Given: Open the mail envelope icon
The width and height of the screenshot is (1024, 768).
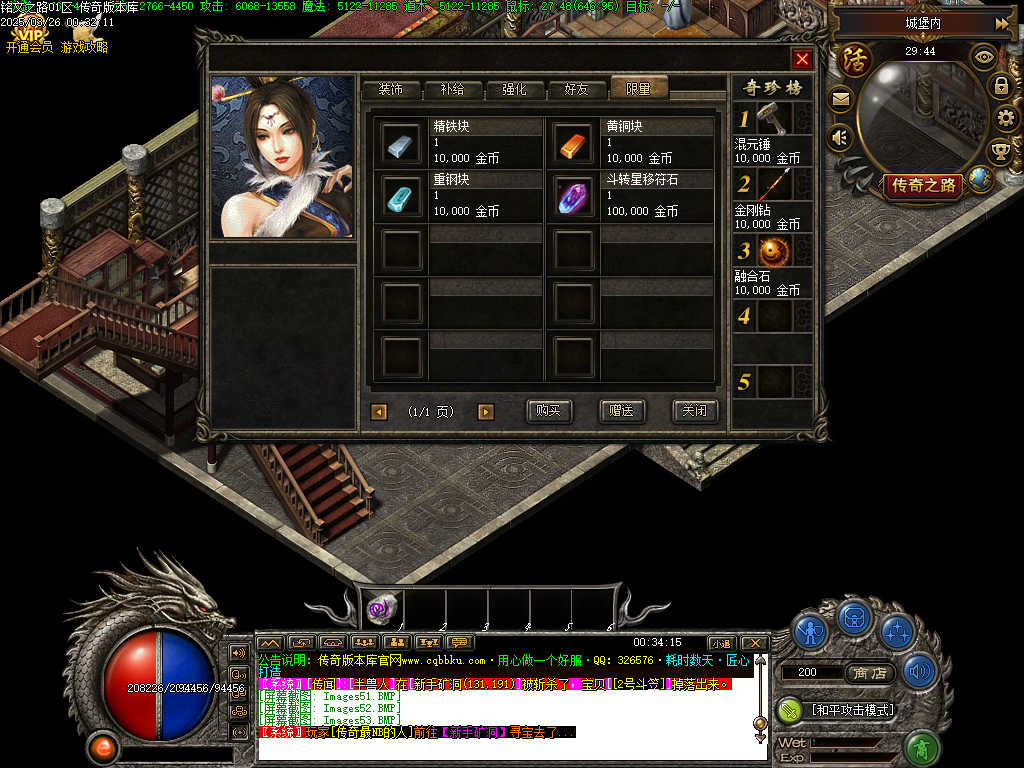Looking at the screenshot, I should (x=840, y=99).
